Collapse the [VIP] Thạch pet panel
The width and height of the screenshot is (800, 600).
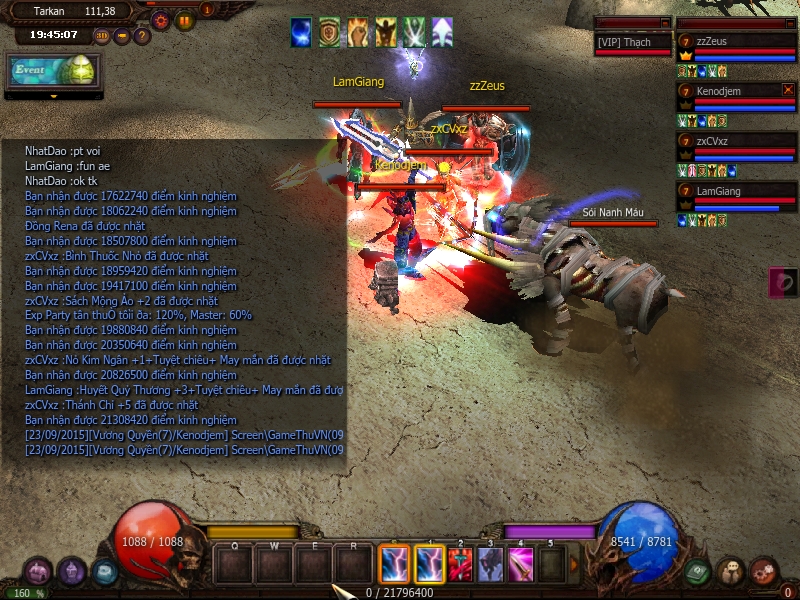click(665, 22)
